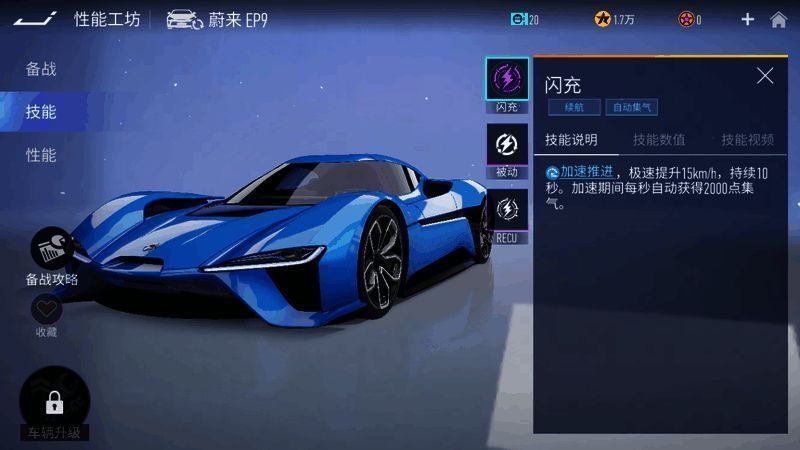Screen dimensions: 800x450
Task: Switch to the 技能数值 tab
Action: pyautogui.click(x=659, y=139)
